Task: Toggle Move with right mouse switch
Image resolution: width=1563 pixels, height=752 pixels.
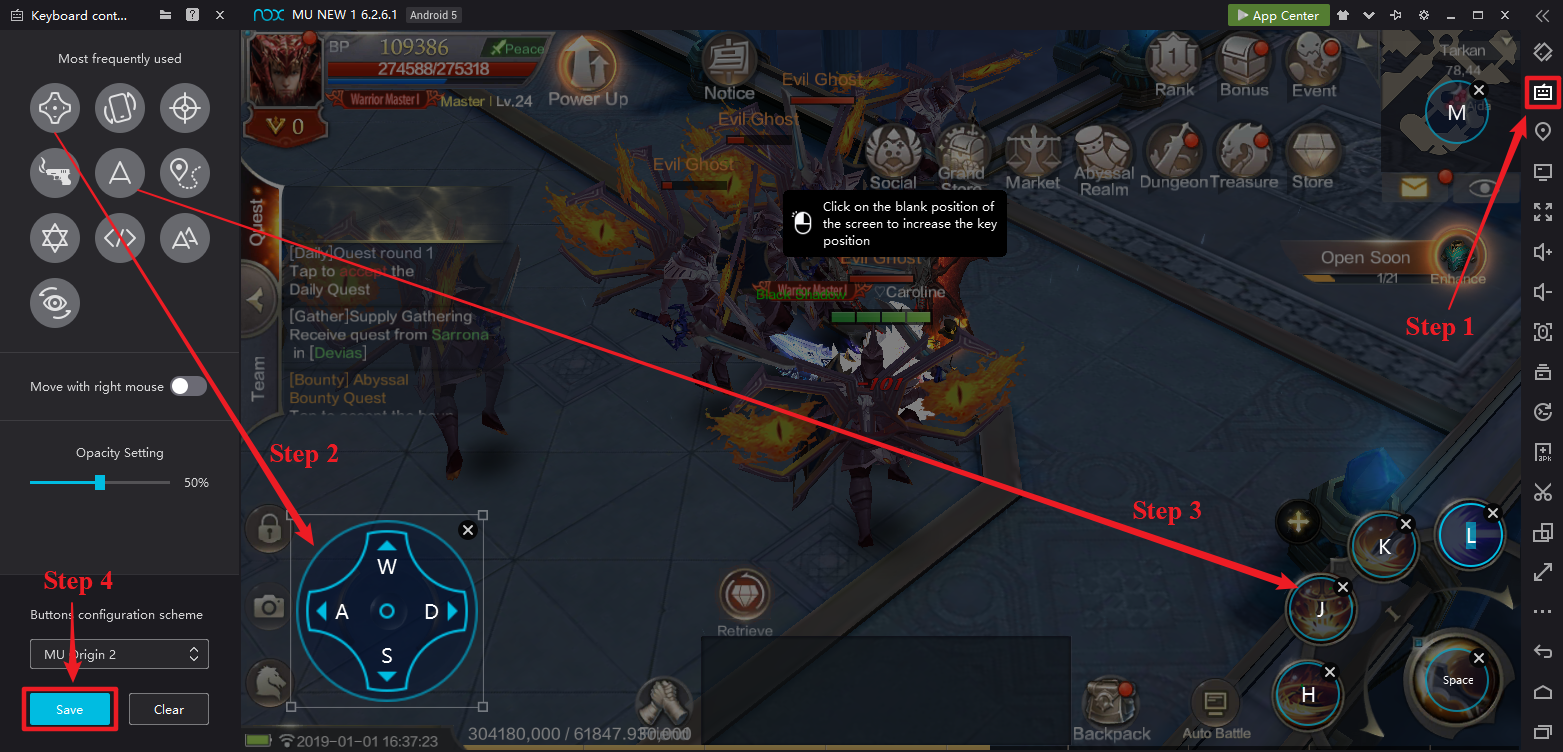Action: [188, 386]
